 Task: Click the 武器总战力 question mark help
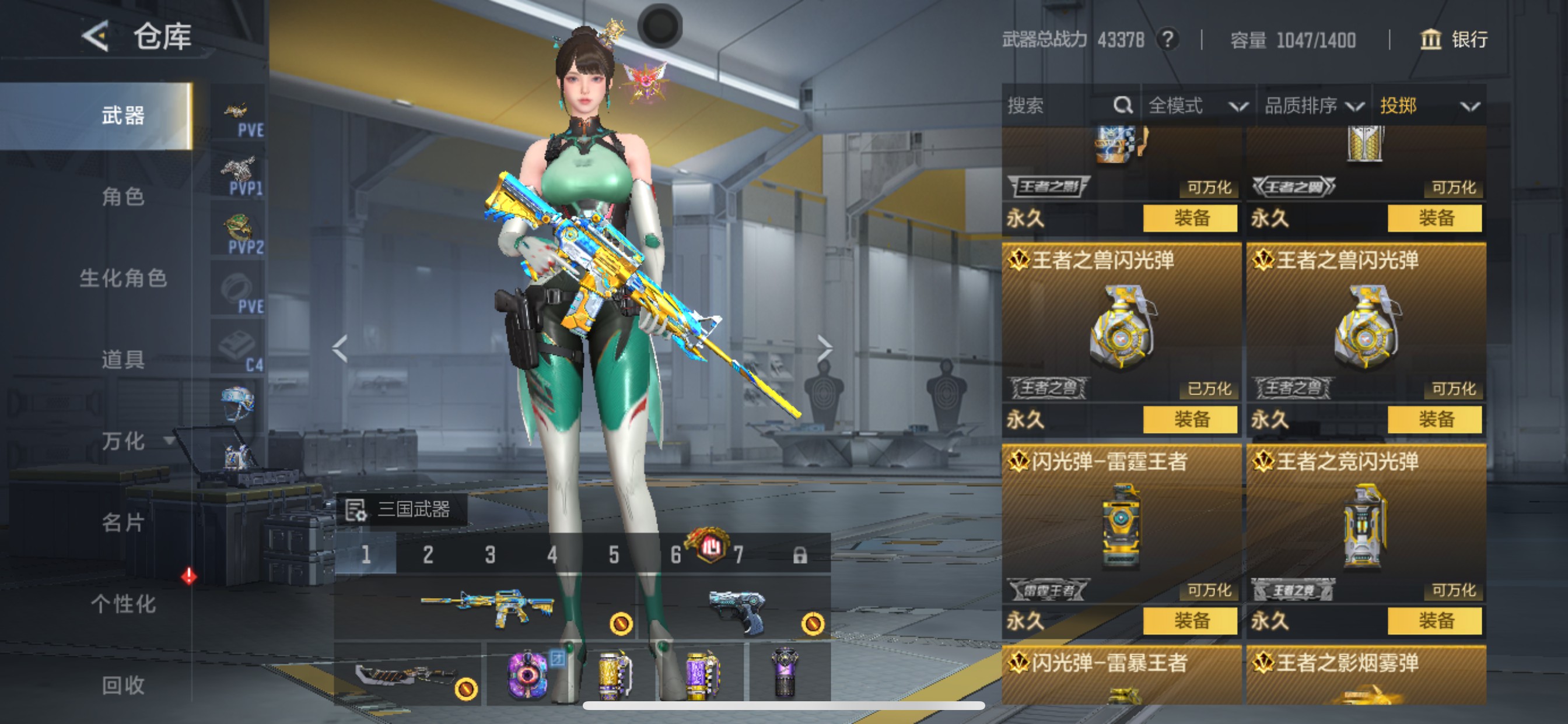[1167, 40]
